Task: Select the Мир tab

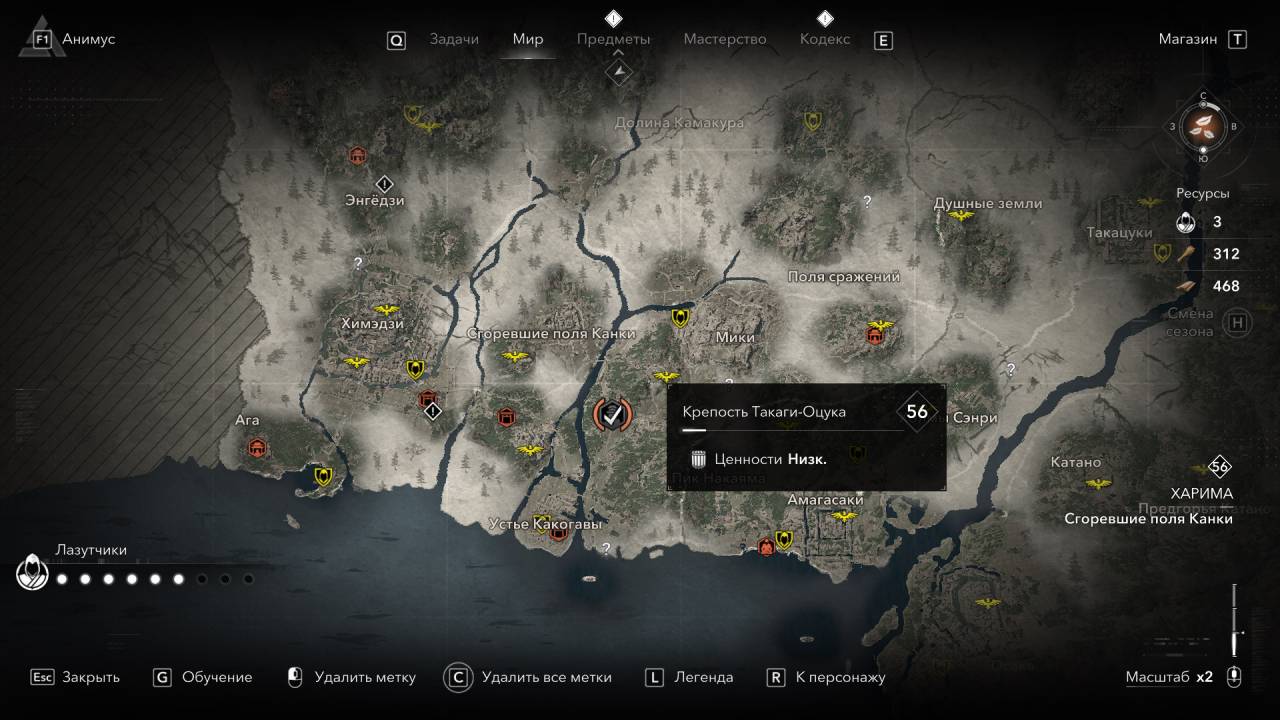Action: [528, 39]
